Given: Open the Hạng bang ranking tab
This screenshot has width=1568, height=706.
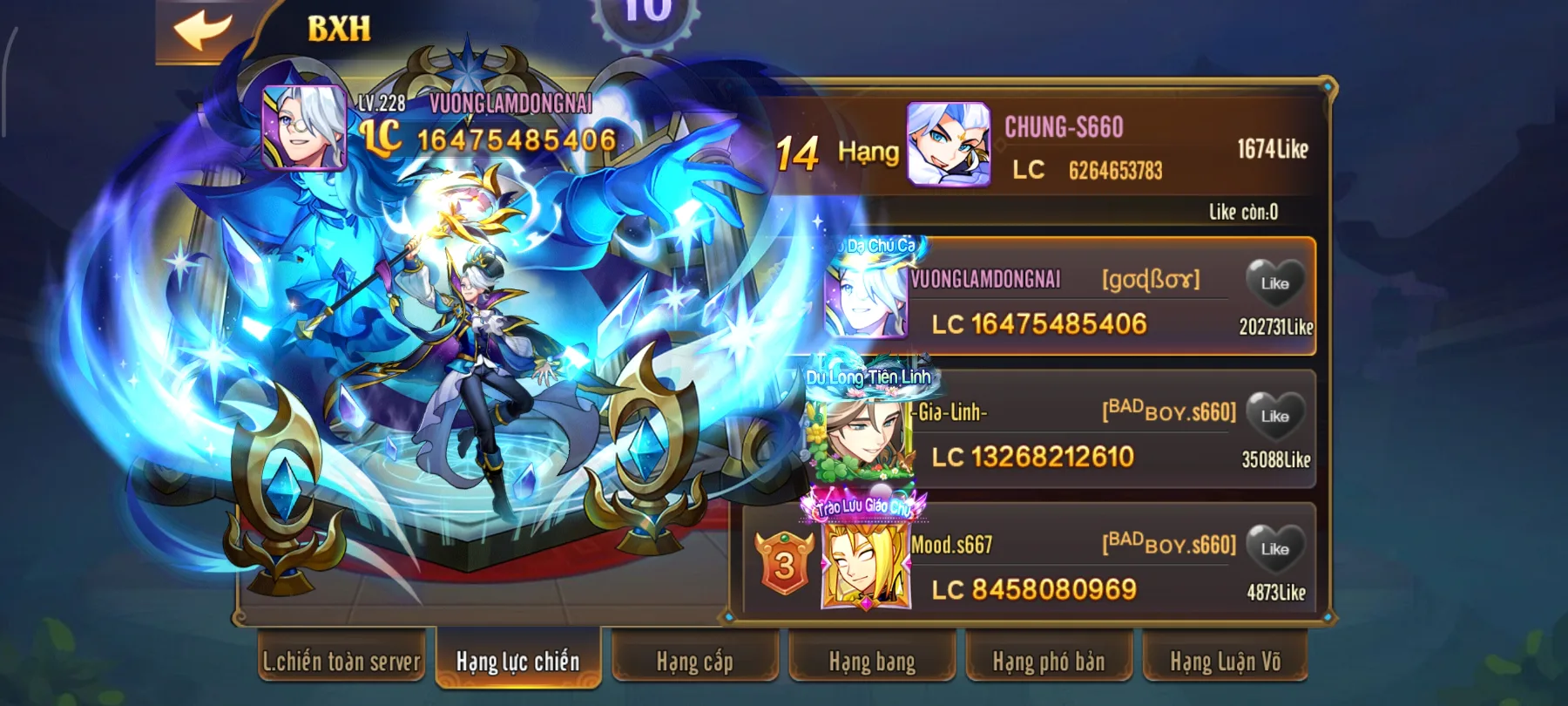Looking at the screenshot, I should point(871,662).
